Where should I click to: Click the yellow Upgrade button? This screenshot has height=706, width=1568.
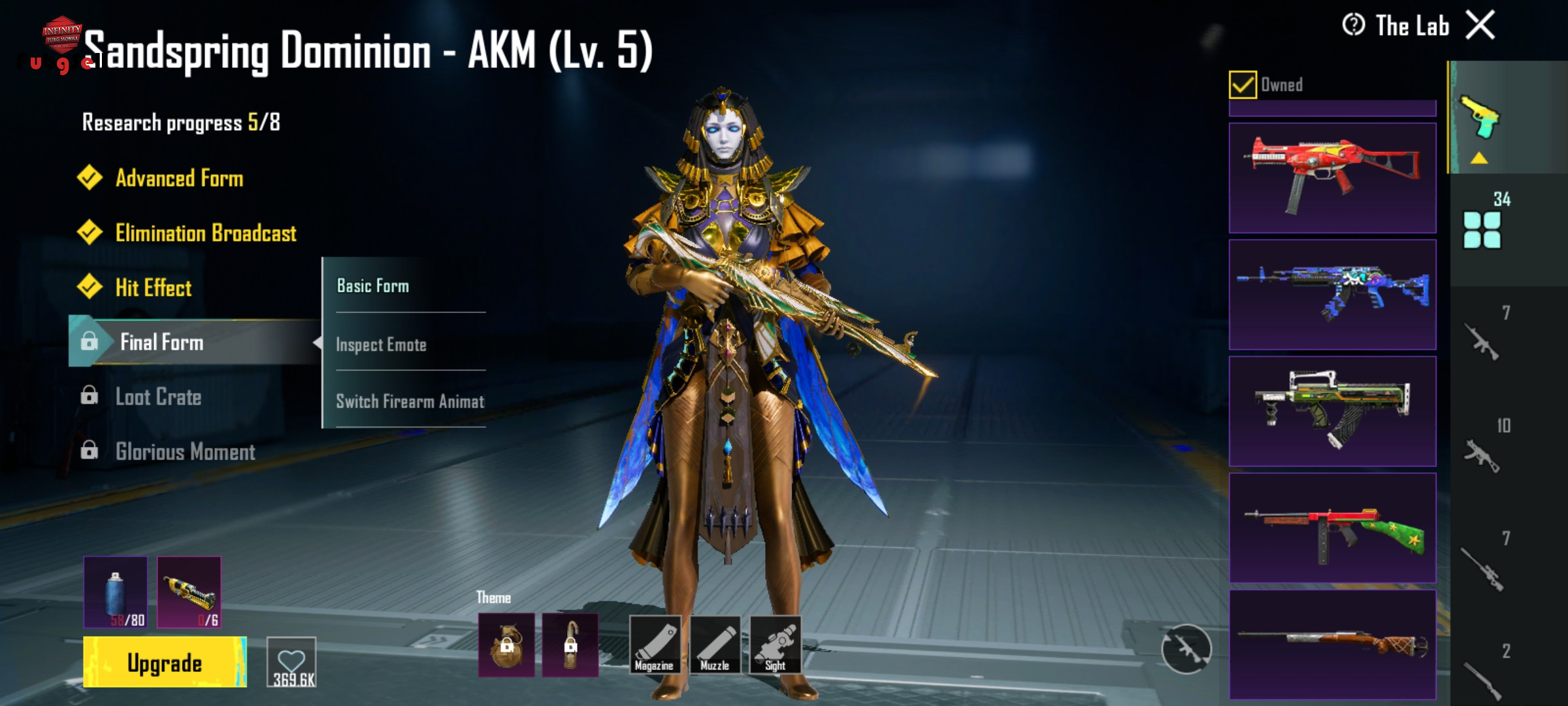[165, 662]
